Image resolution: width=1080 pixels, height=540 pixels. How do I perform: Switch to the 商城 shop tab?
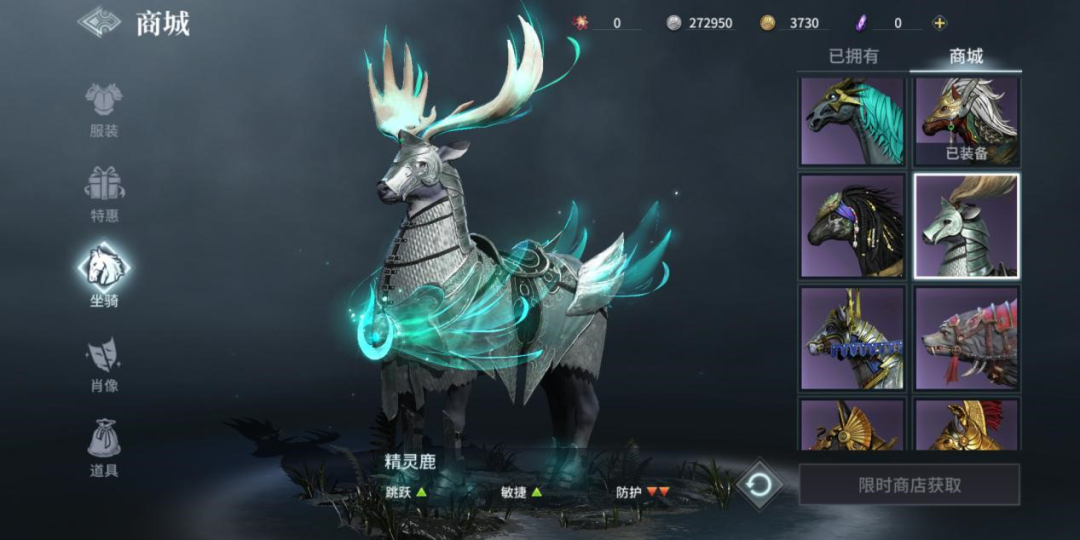(x=965, y=57)
